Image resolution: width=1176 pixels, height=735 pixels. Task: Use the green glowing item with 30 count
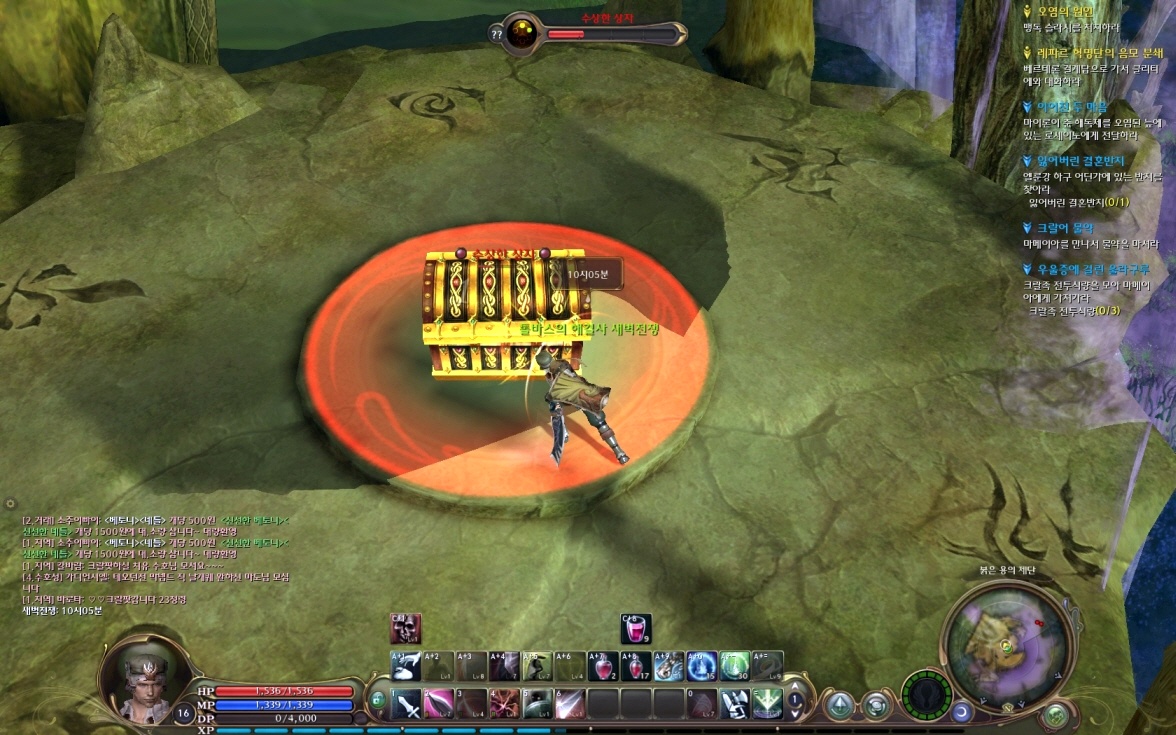pos(735,666)
